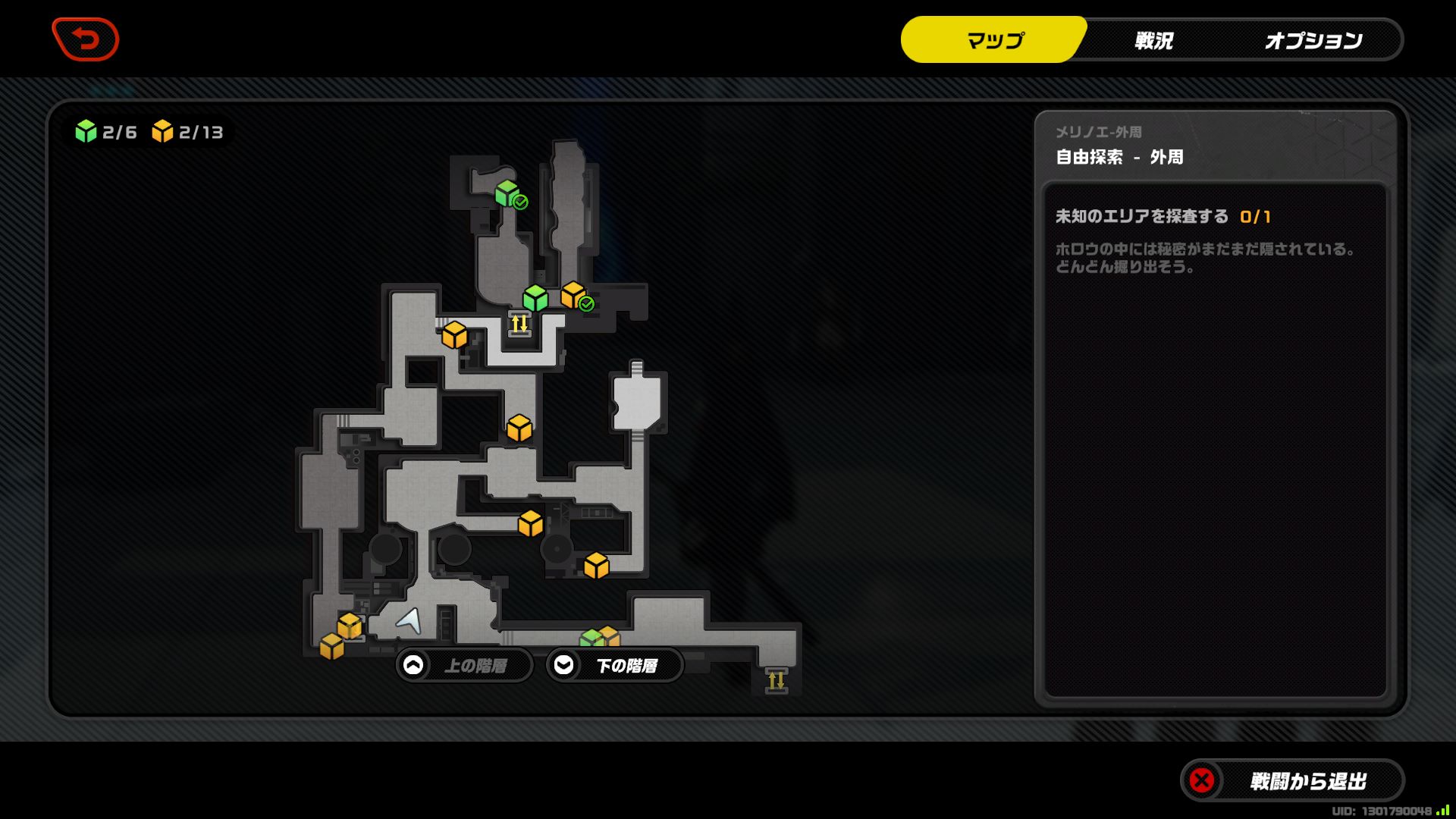Screen dimensions: 1456x819
Task: Select the elevator icon near map center
Action: coord(519,325)
